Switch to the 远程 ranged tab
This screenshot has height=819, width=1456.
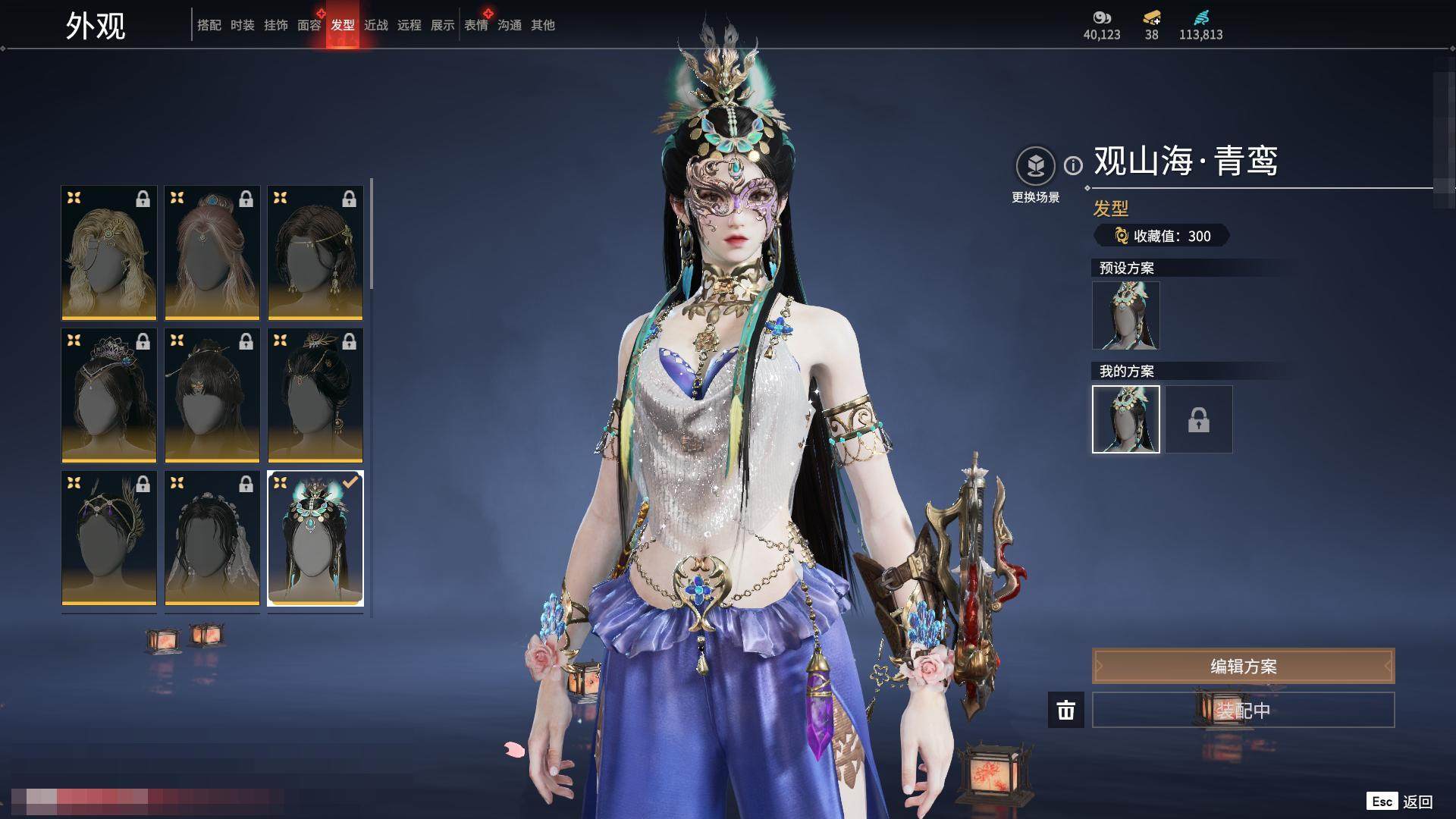point(409,25)
